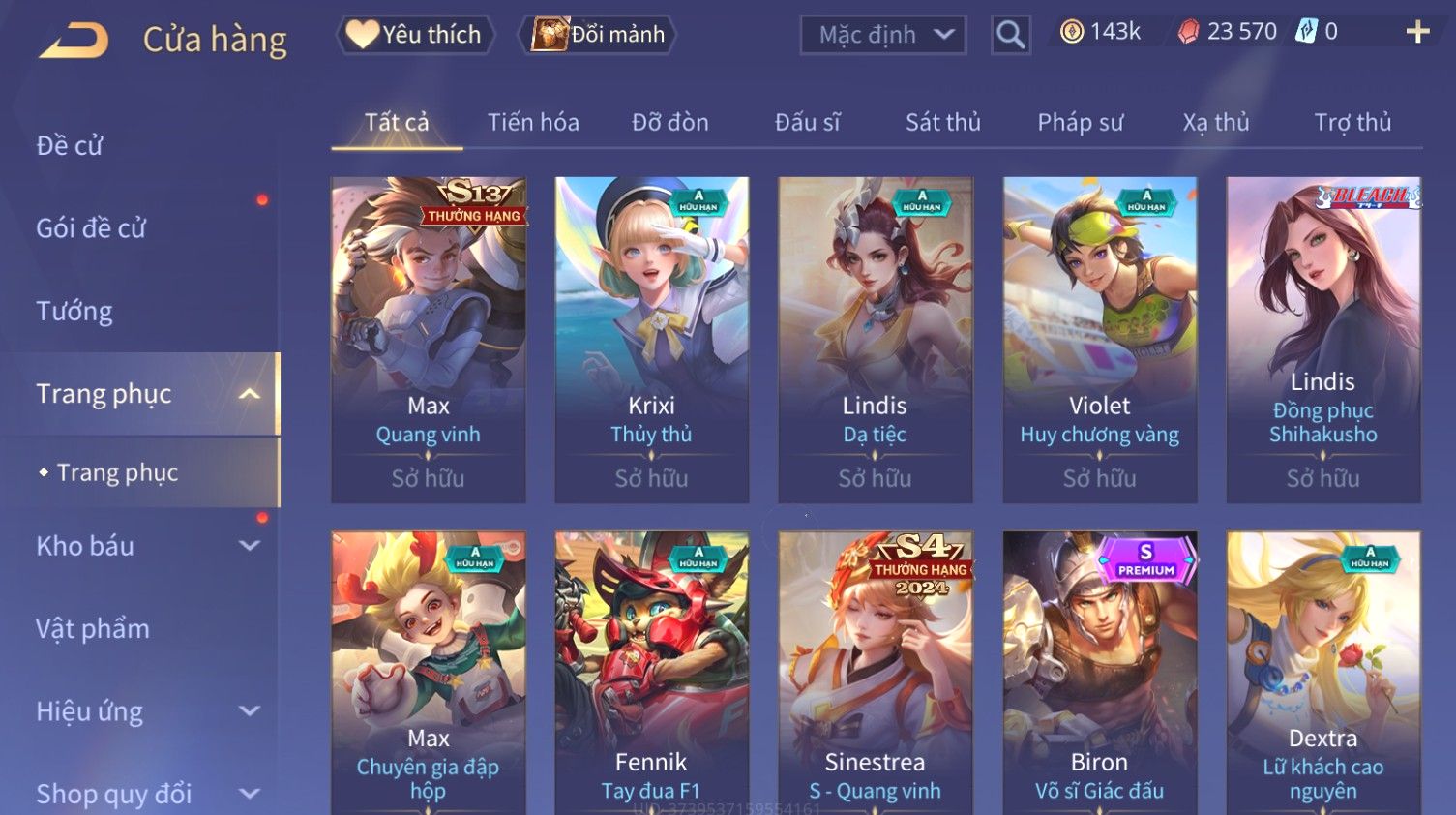This screenshot has height=815, width=1456.
Task: Show the Pháp sư category
Action: (x=1080, y=123)
